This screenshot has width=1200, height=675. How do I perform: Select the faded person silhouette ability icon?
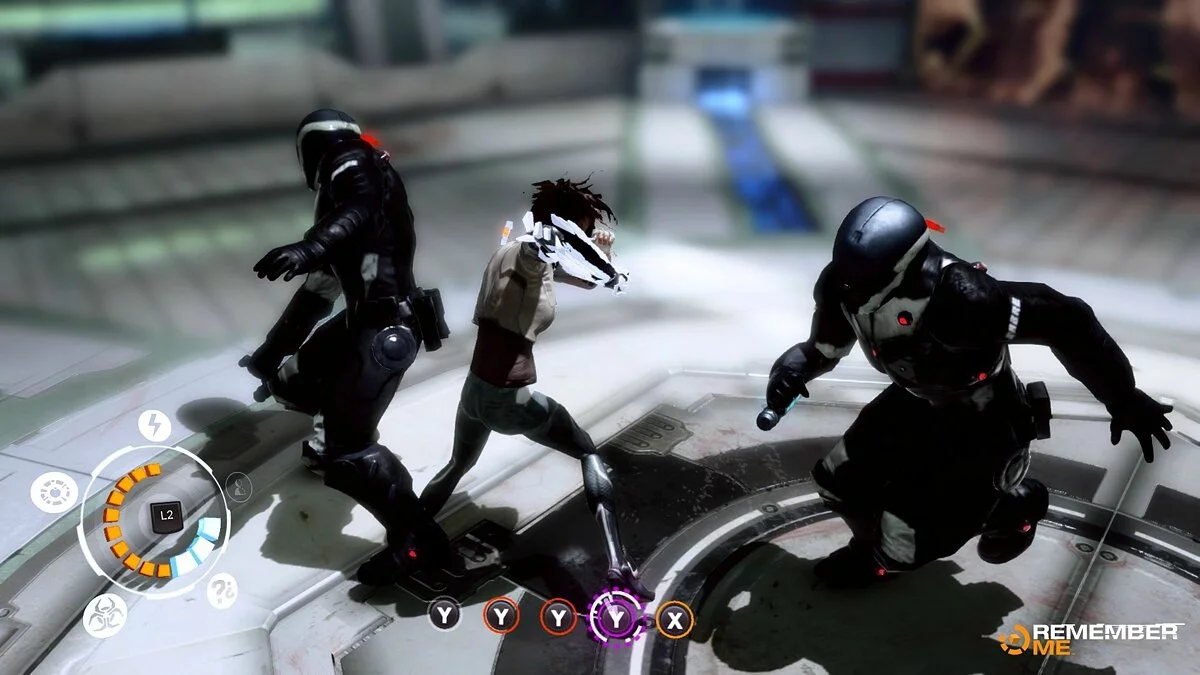pos(238,487)
